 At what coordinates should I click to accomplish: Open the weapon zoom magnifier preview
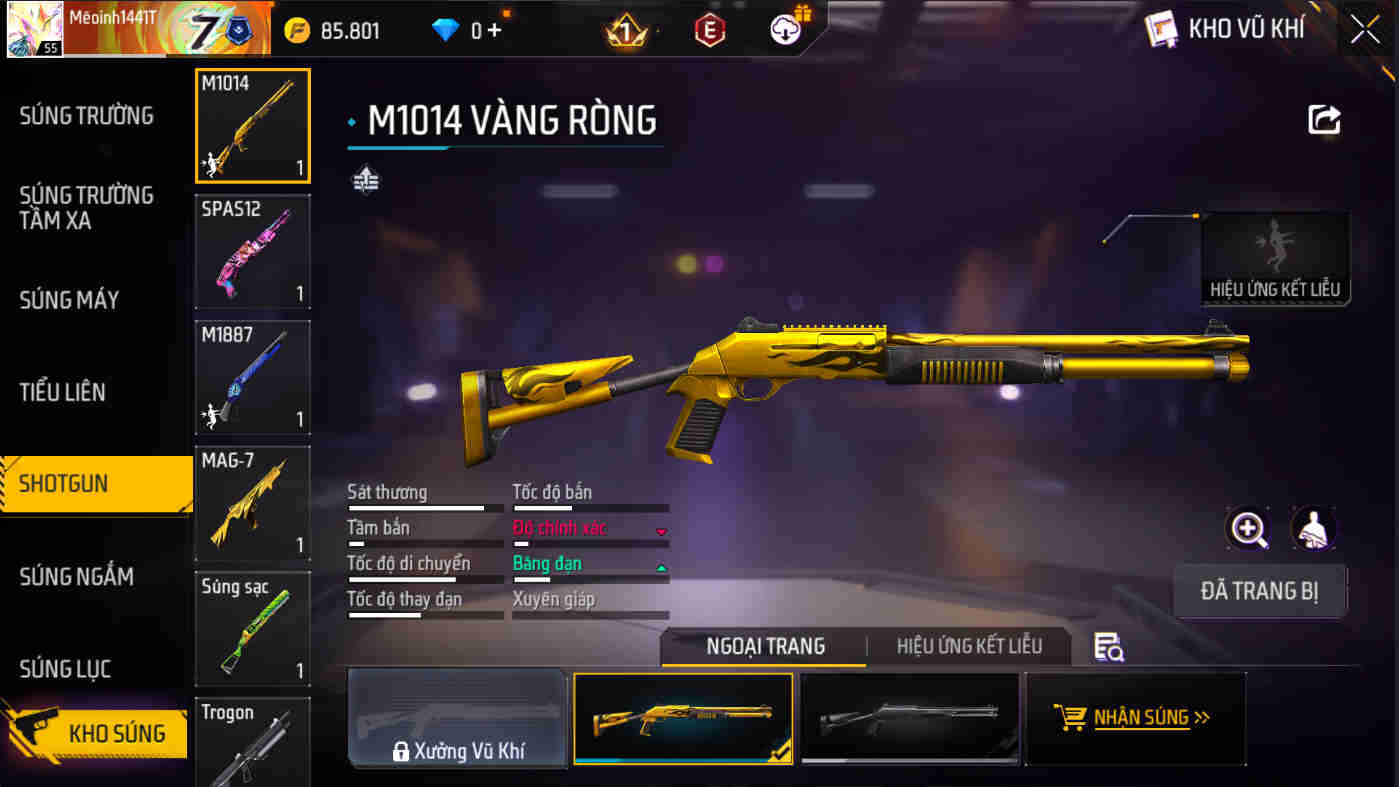tap(1247, 528)
